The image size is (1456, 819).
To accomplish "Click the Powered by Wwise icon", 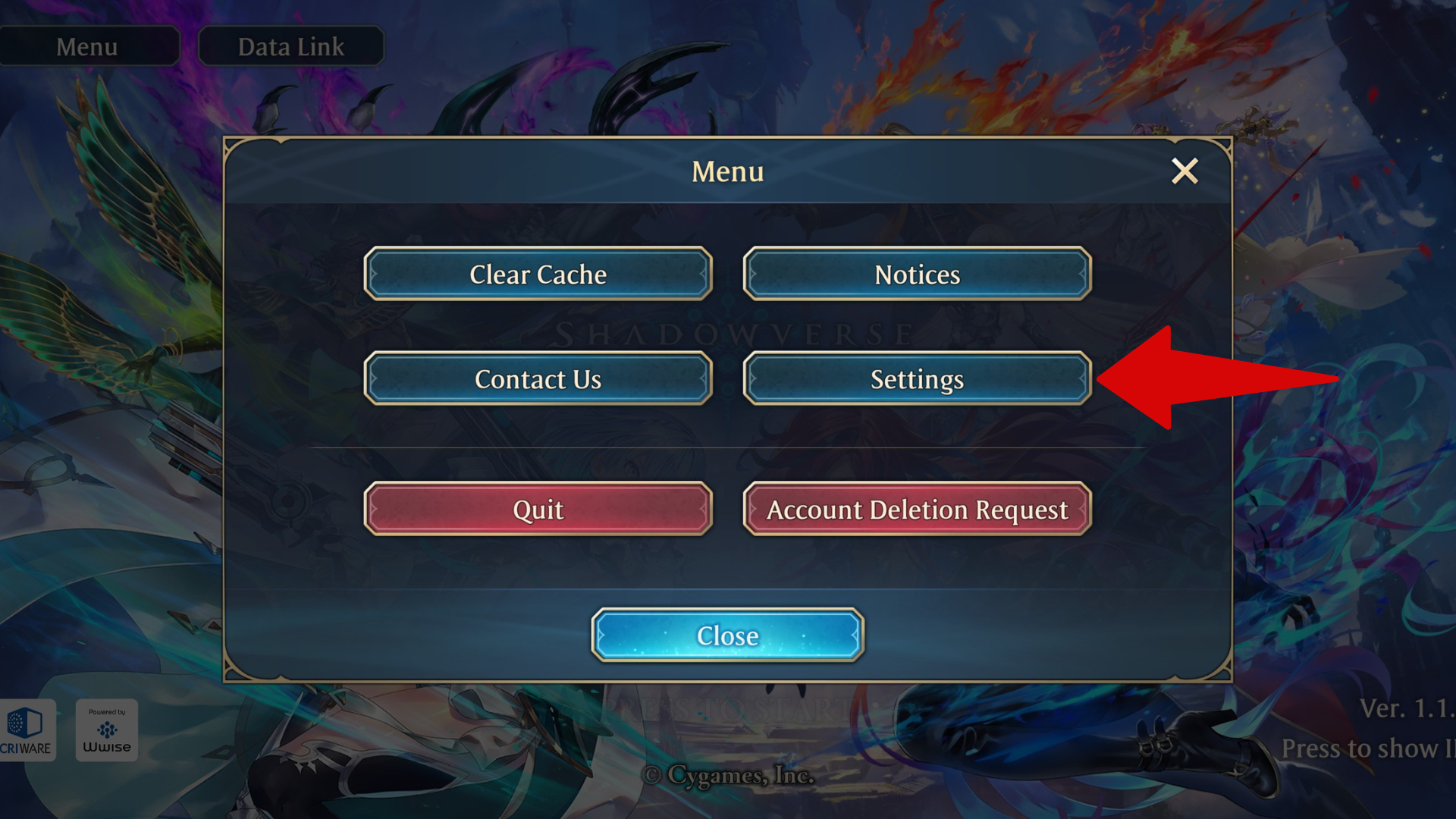I will [x=106, y=730].
